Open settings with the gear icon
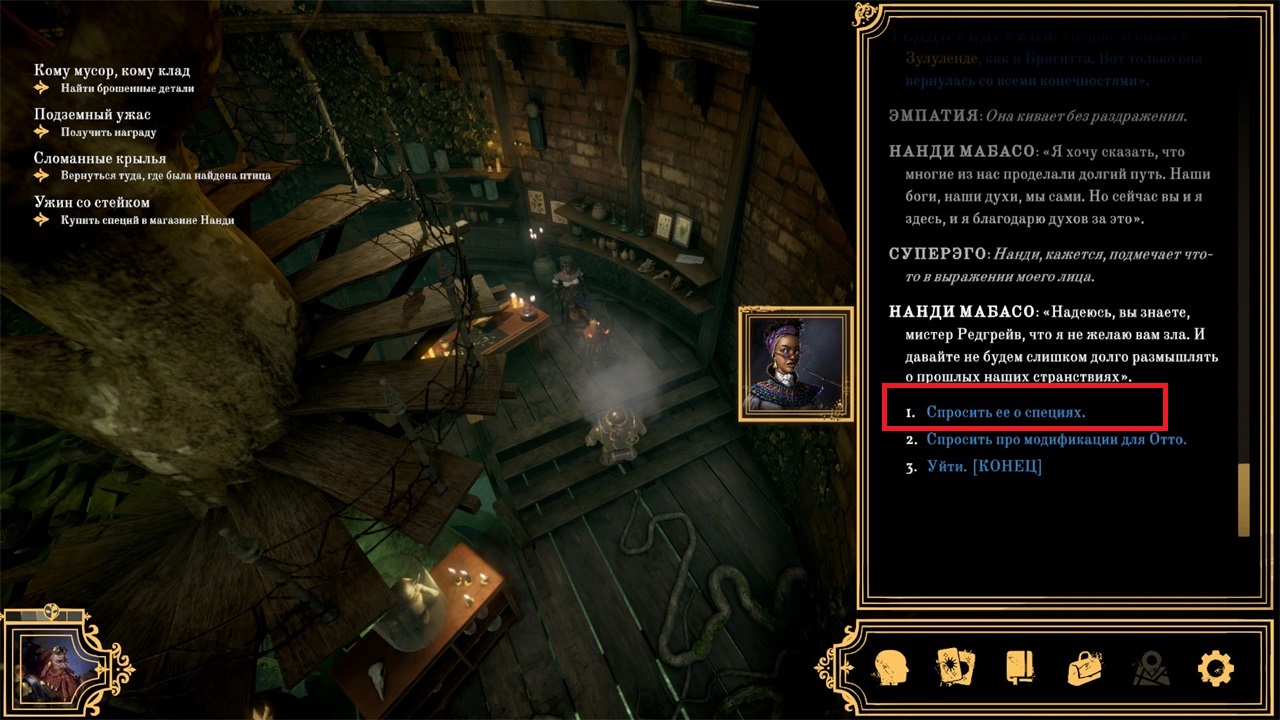 tap(1215, 667)
